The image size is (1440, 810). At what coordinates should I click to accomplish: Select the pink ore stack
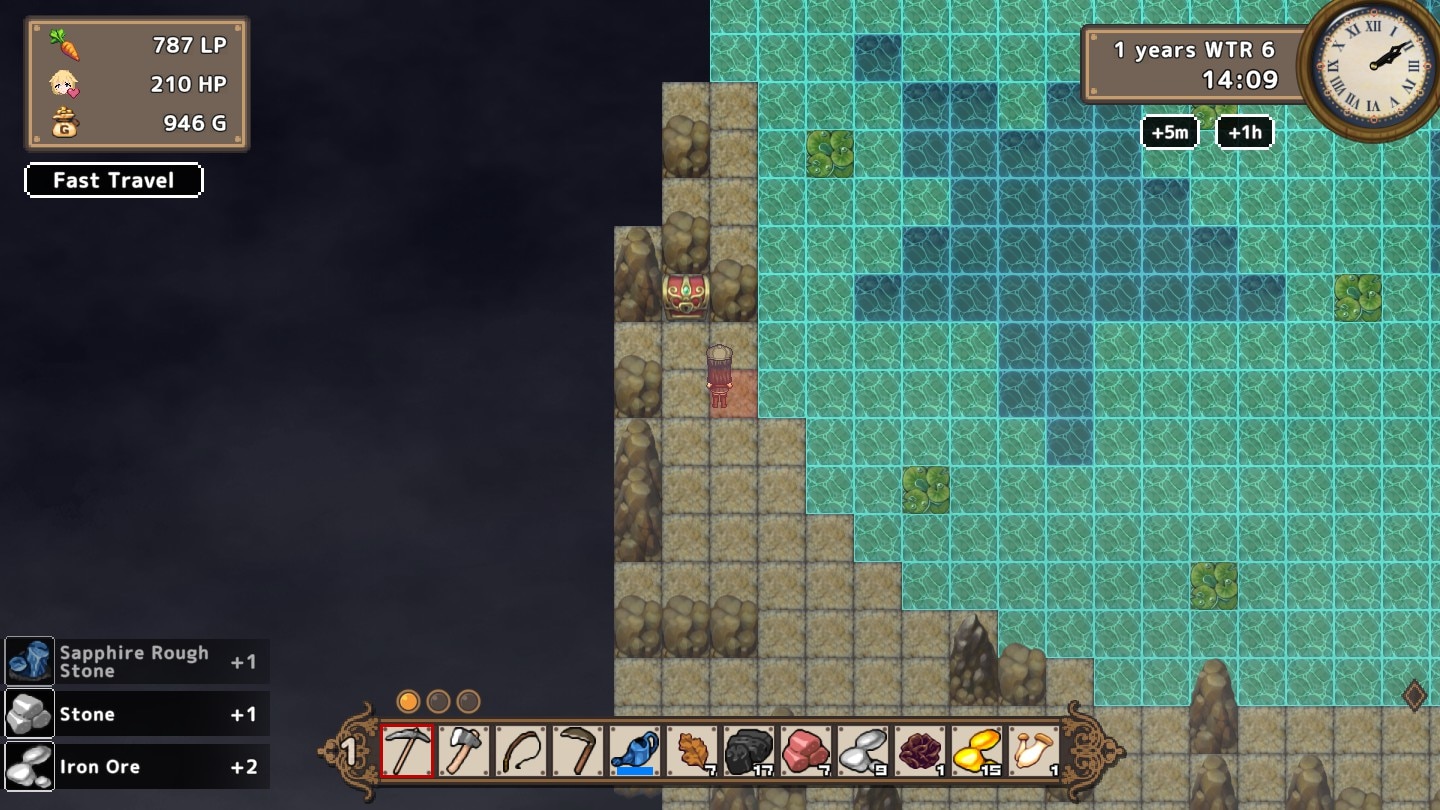[806, 750]
